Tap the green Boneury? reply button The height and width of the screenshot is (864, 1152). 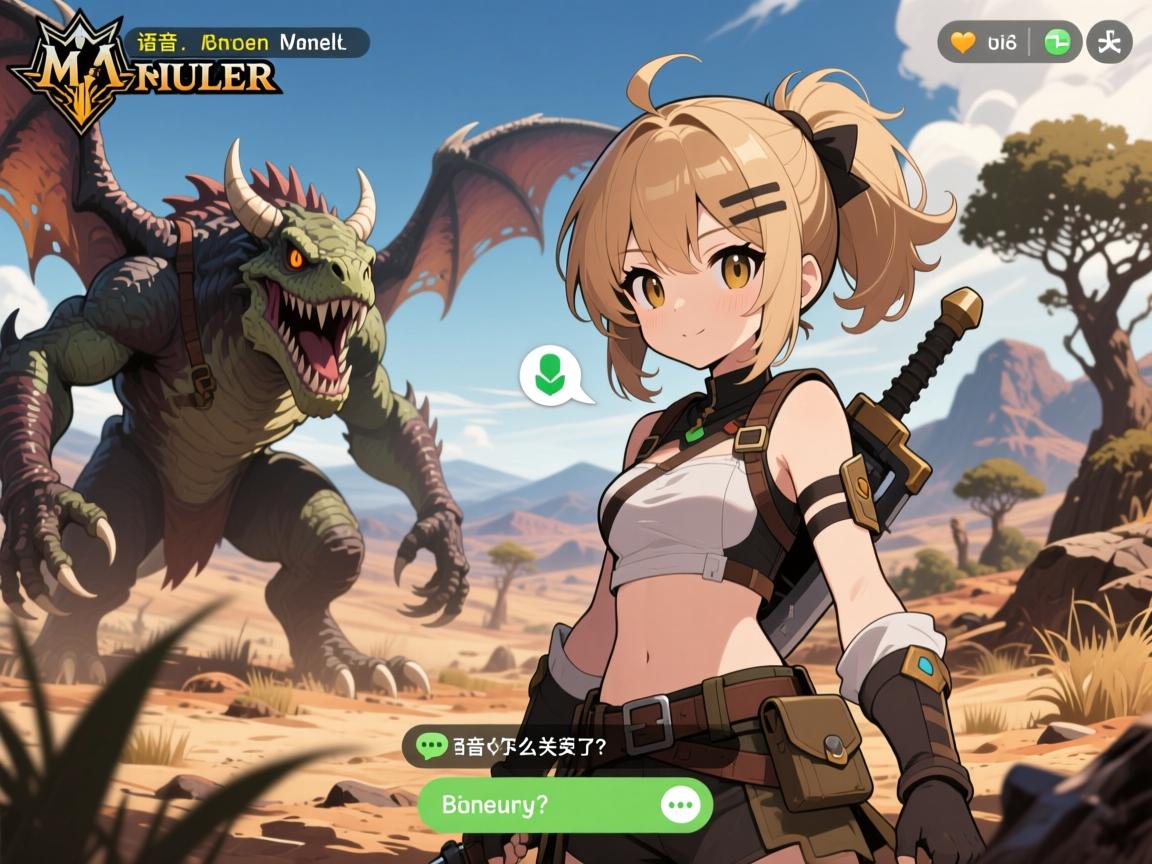(x=540, y=805)
